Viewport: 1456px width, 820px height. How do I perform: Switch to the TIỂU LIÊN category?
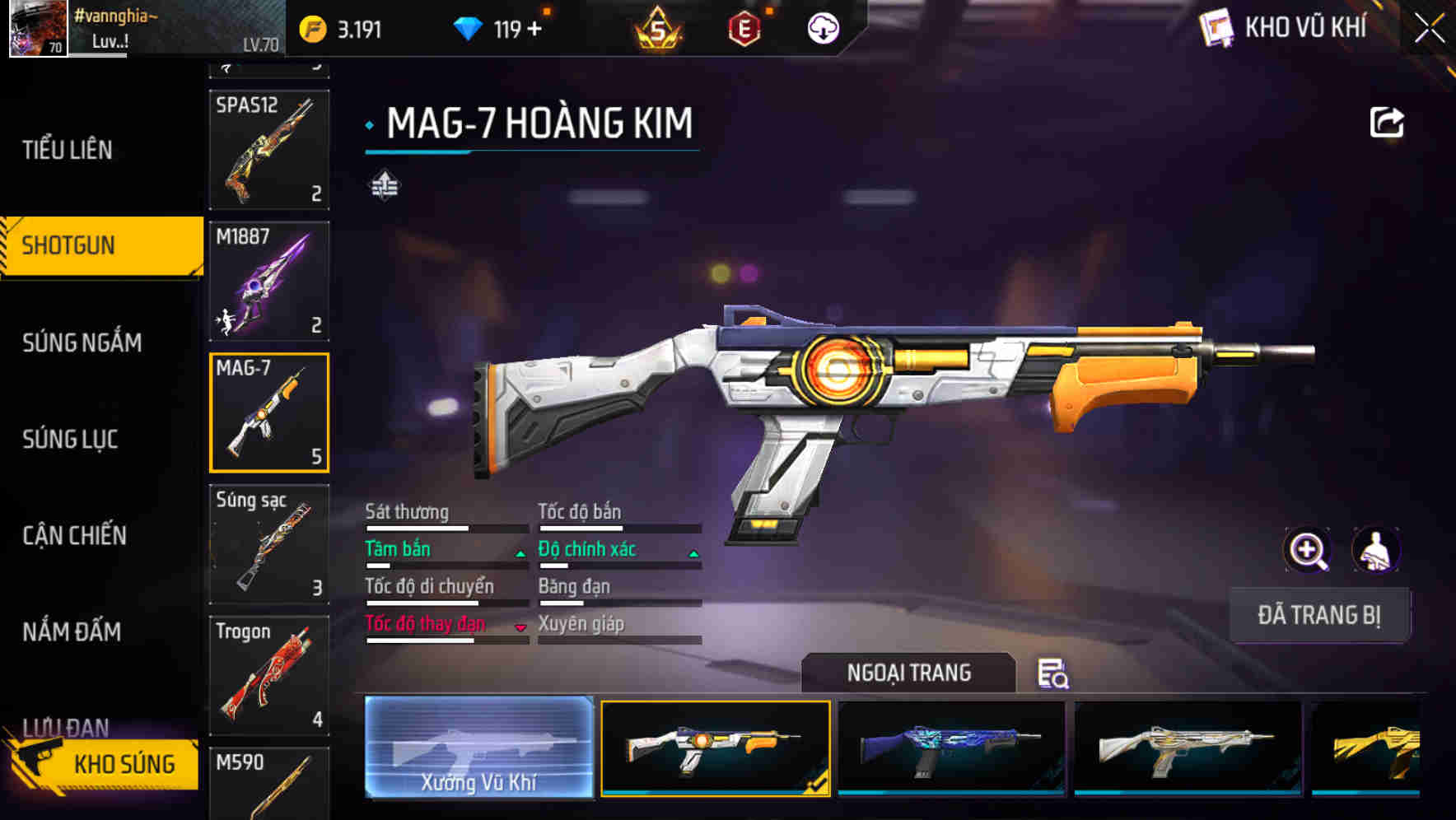click(68, 150)
